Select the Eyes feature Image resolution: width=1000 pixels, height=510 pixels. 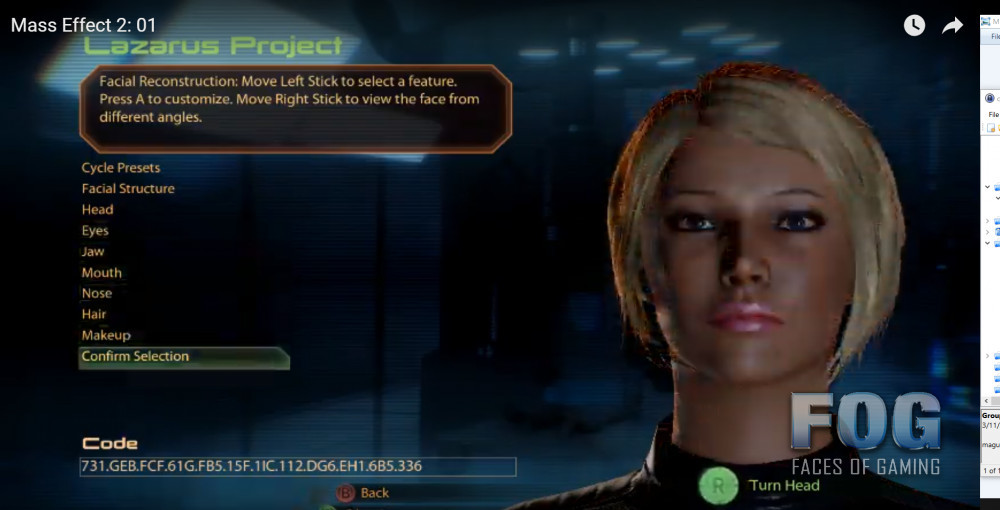point(96,231)
